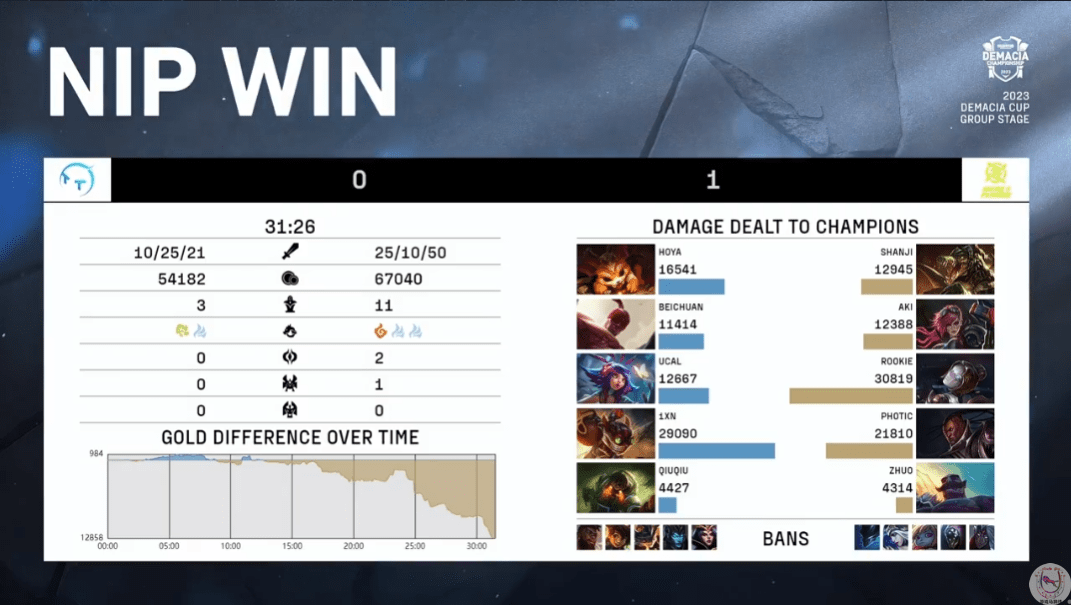Select Photic's champion portrait

click(956, 433)
